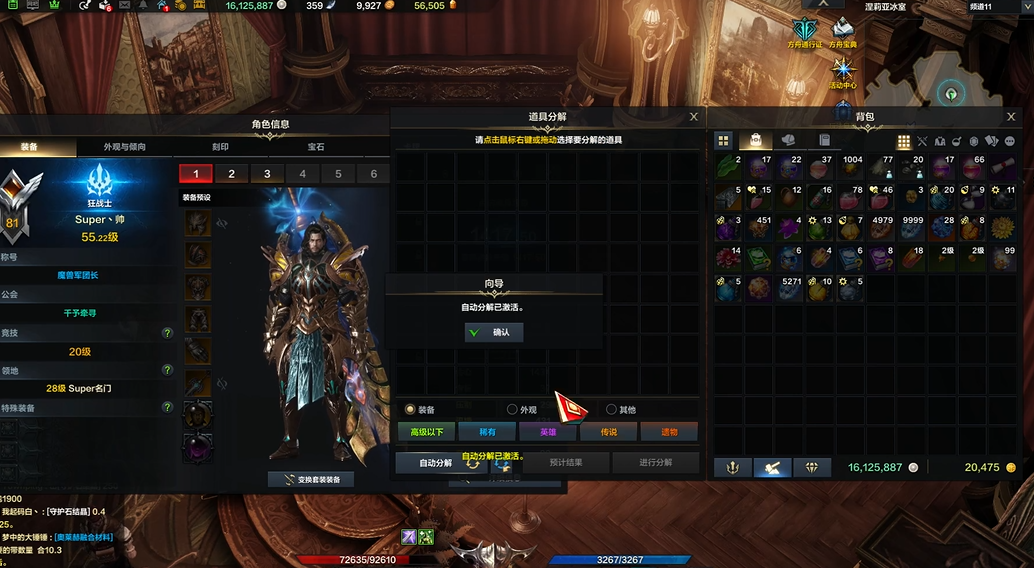Select the 9999-stack item in the backpack
Image resolution: width=1034 pixels, height=568 pixels.
(x=911, y=228)
